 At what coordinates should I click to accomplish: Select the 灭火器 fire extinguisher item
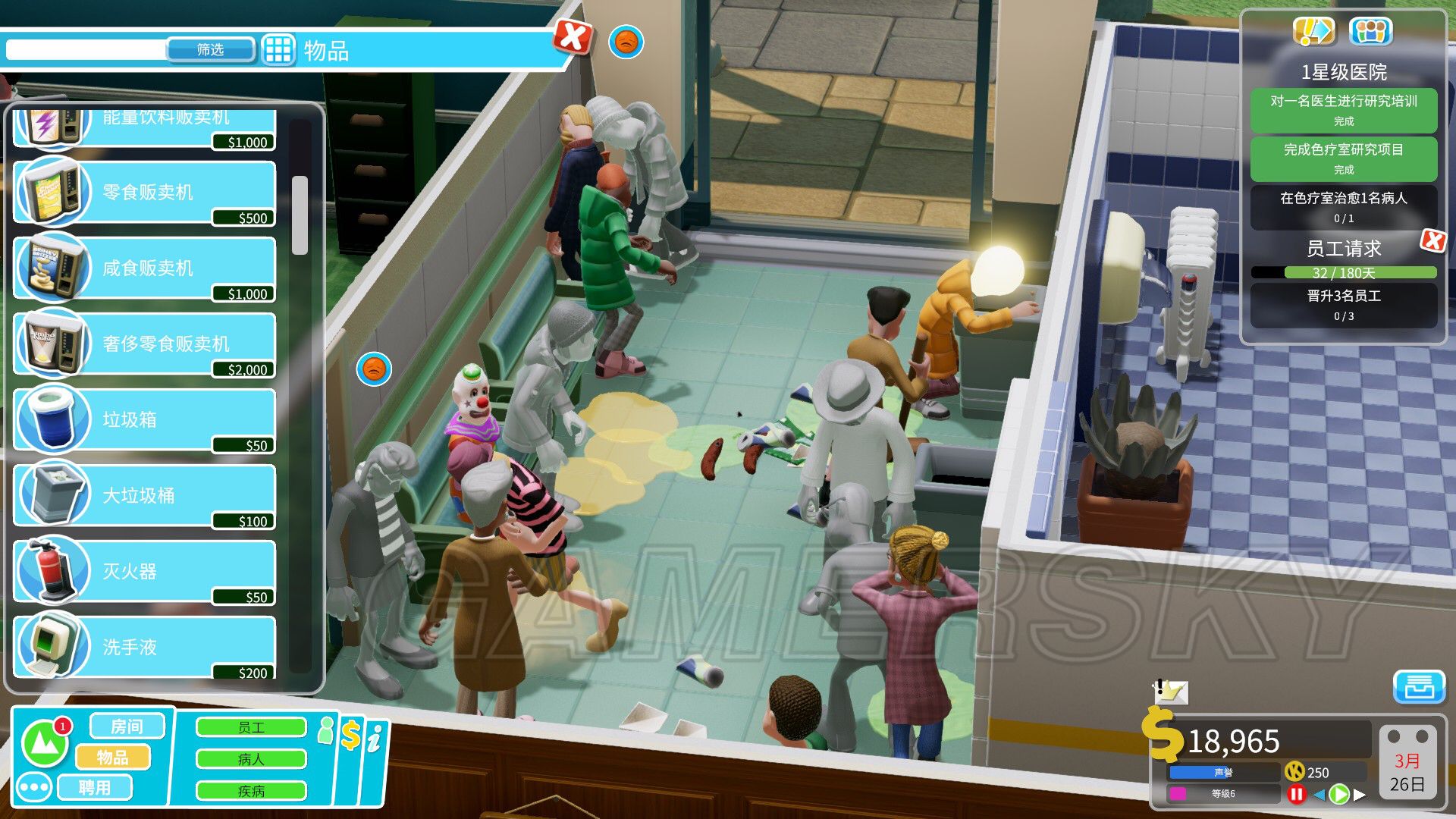(x=144, y=572)
